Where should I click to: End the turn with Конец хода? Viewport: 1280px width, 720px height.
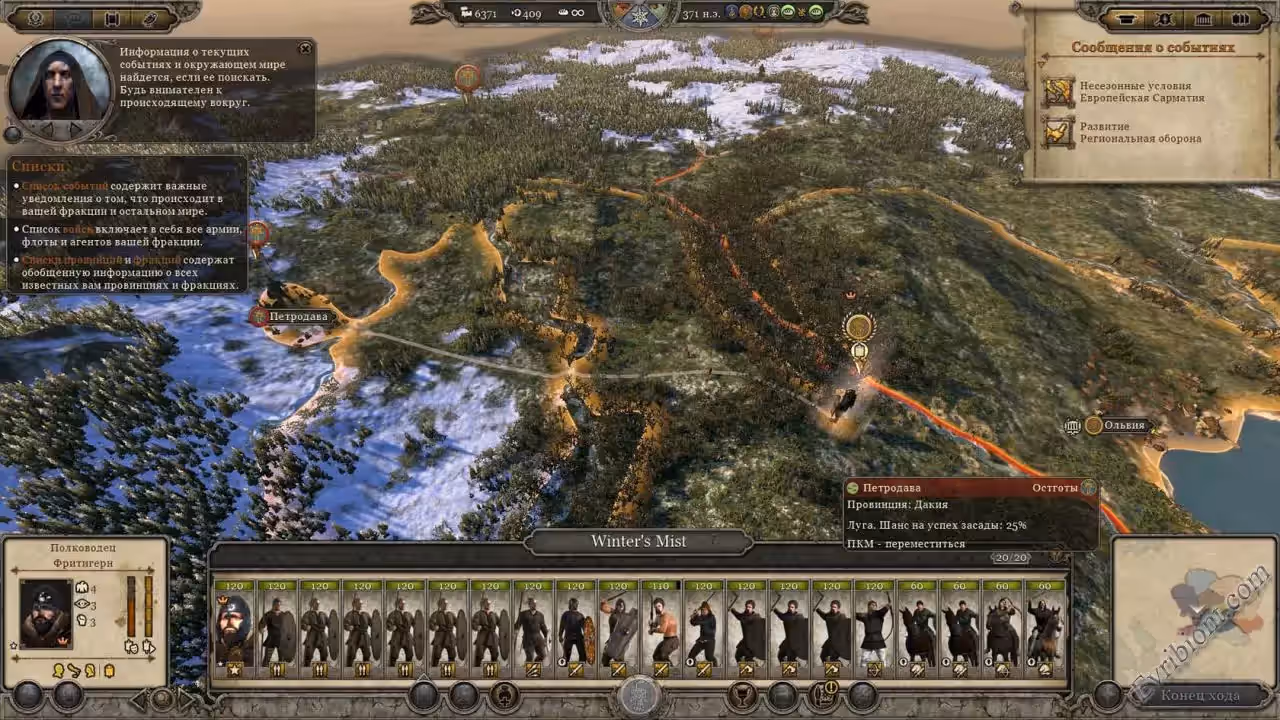[1199, 695]
